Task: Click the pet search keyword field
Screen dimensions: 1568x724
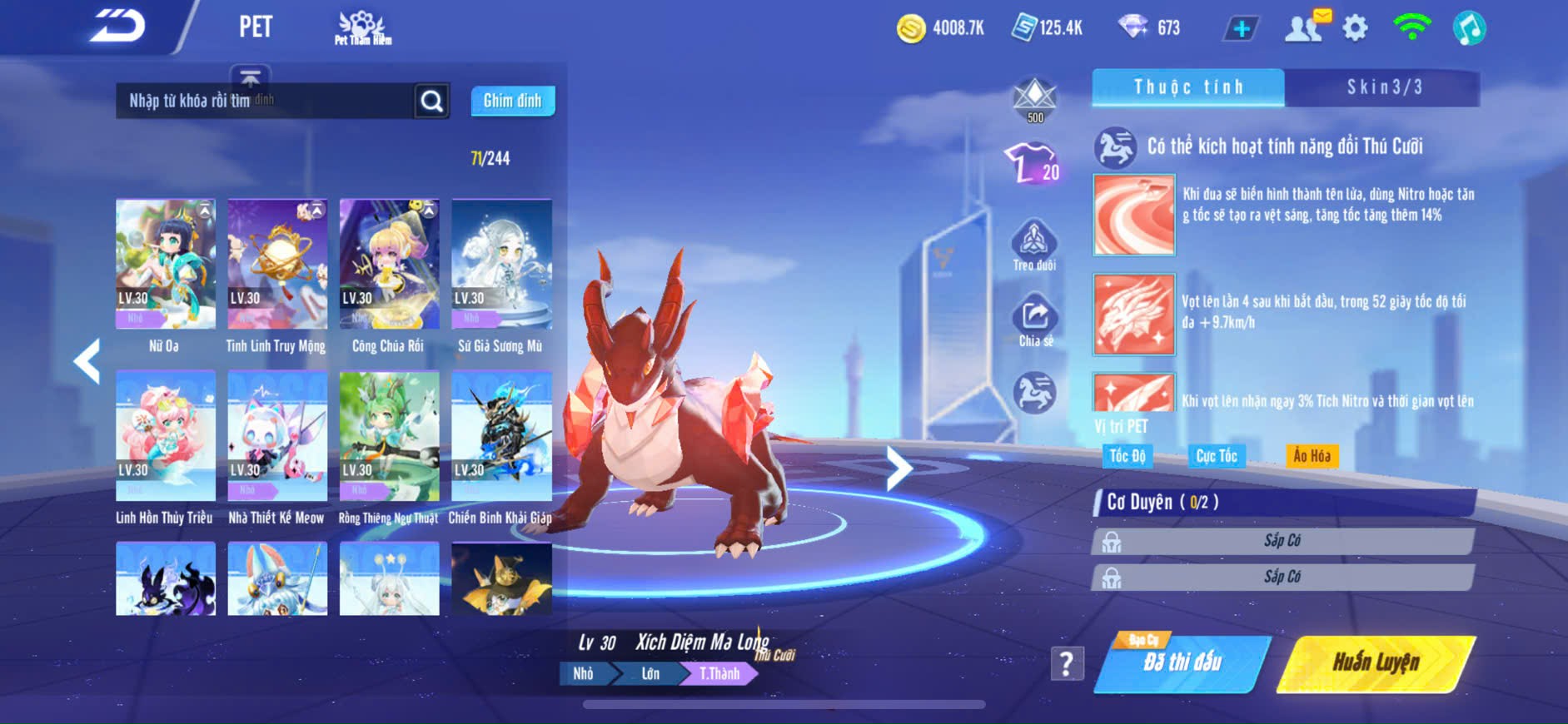Action: tap(263, 101)
